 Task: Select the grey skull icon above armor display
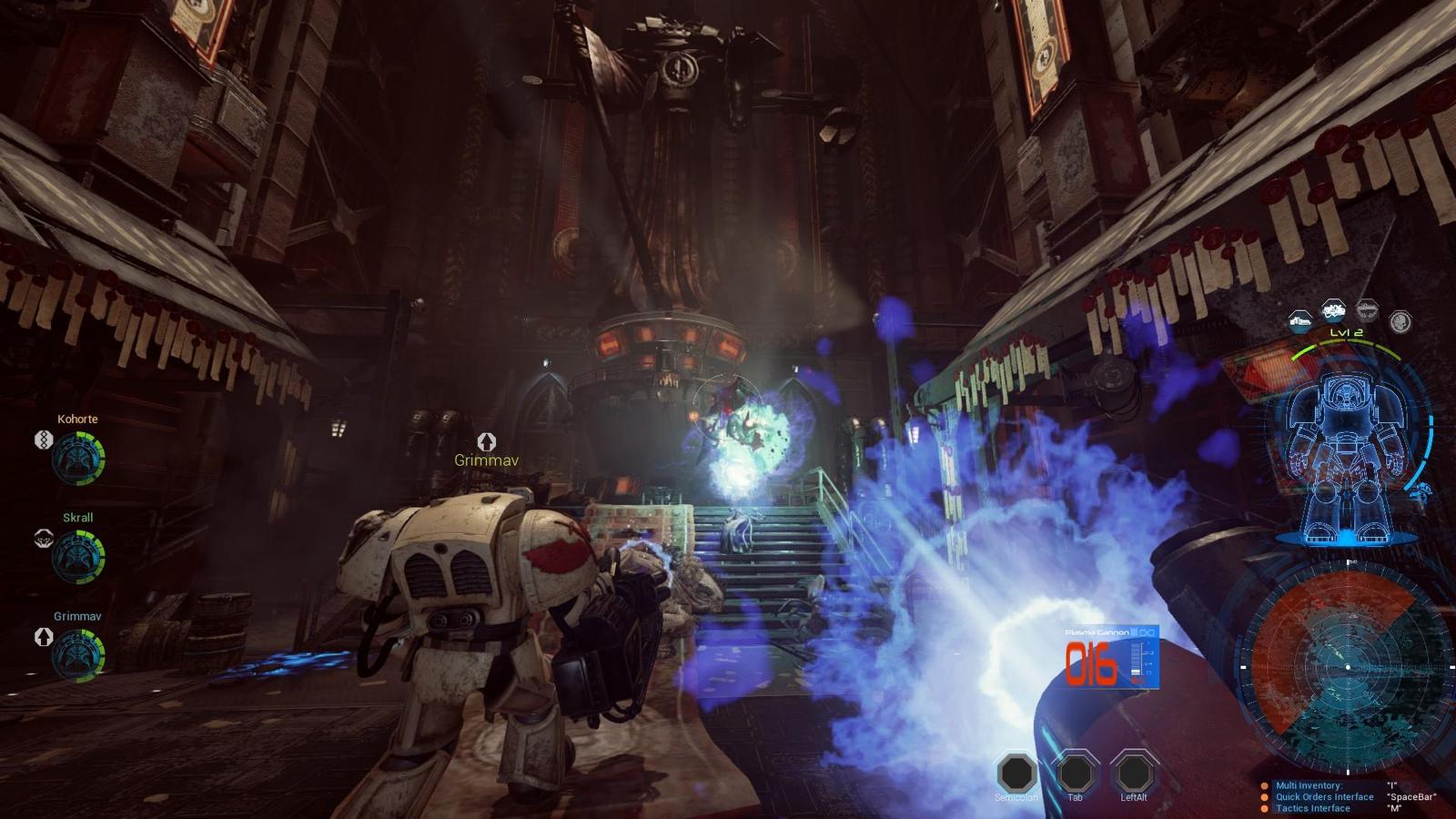pos(1400,321)
